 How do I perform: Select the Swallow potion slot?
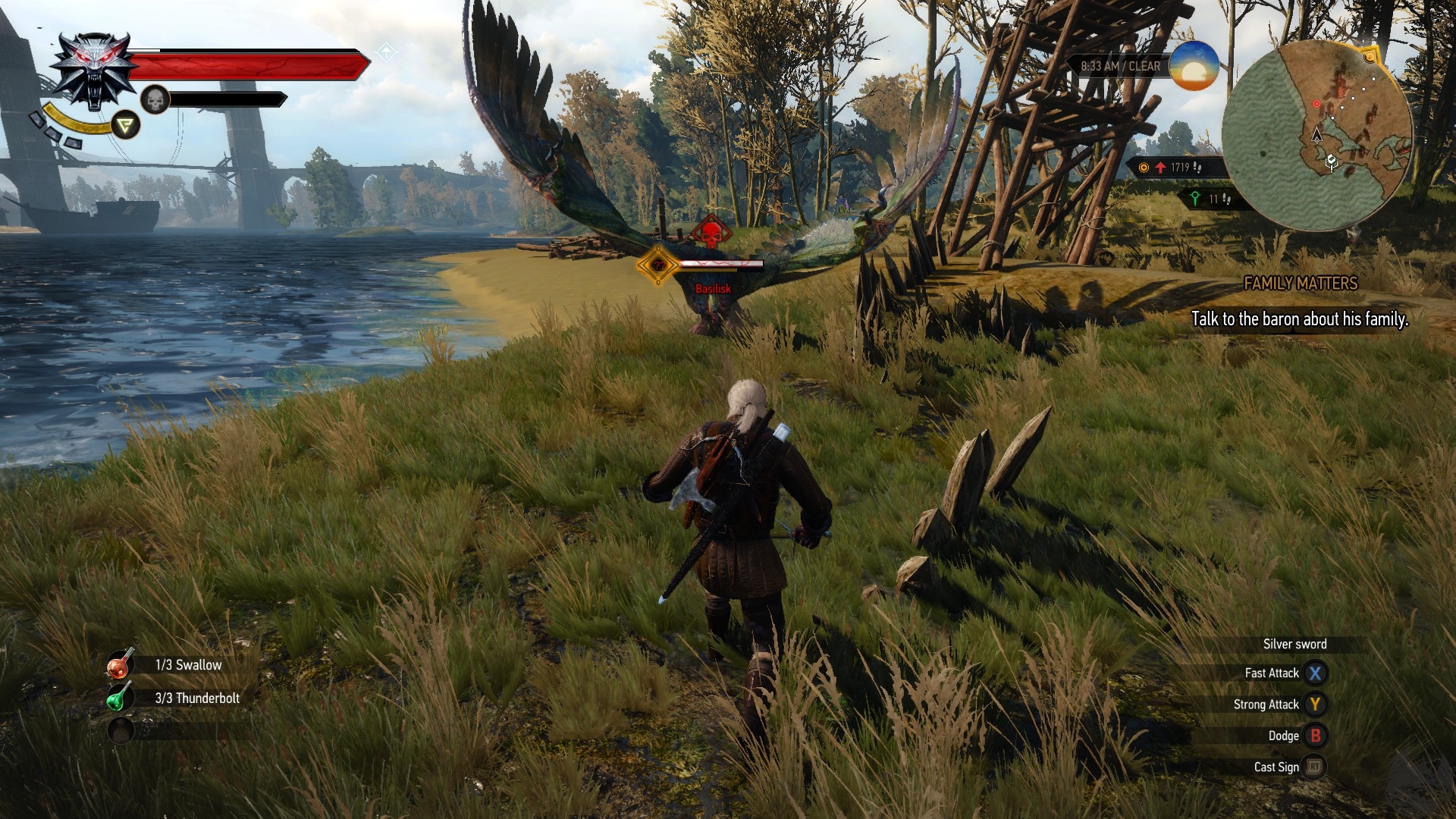(120, 665)
